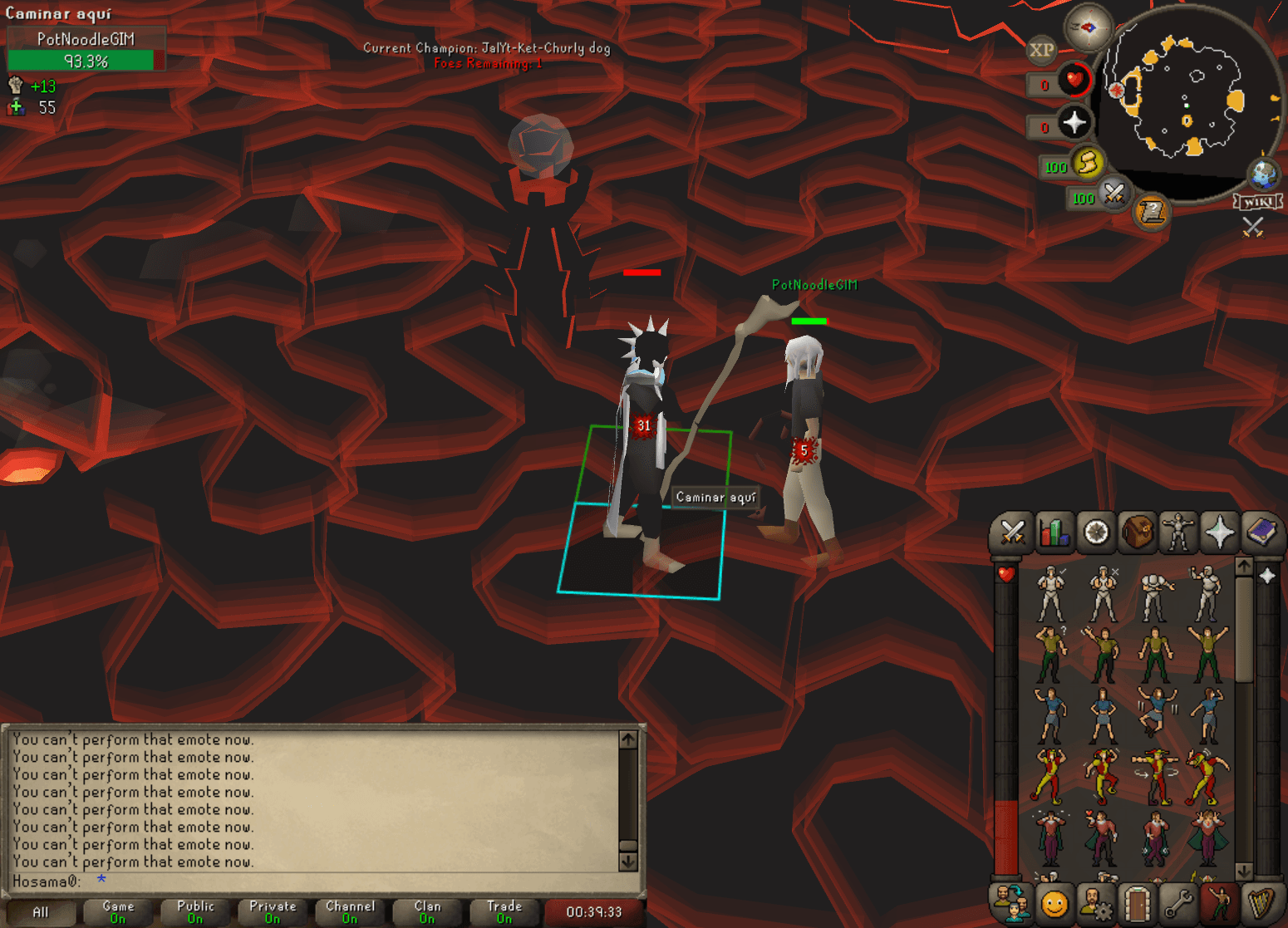This screenshot has height=928, width=1288.
Task: Toggle the XP drops button
Action: (1041, 50)
